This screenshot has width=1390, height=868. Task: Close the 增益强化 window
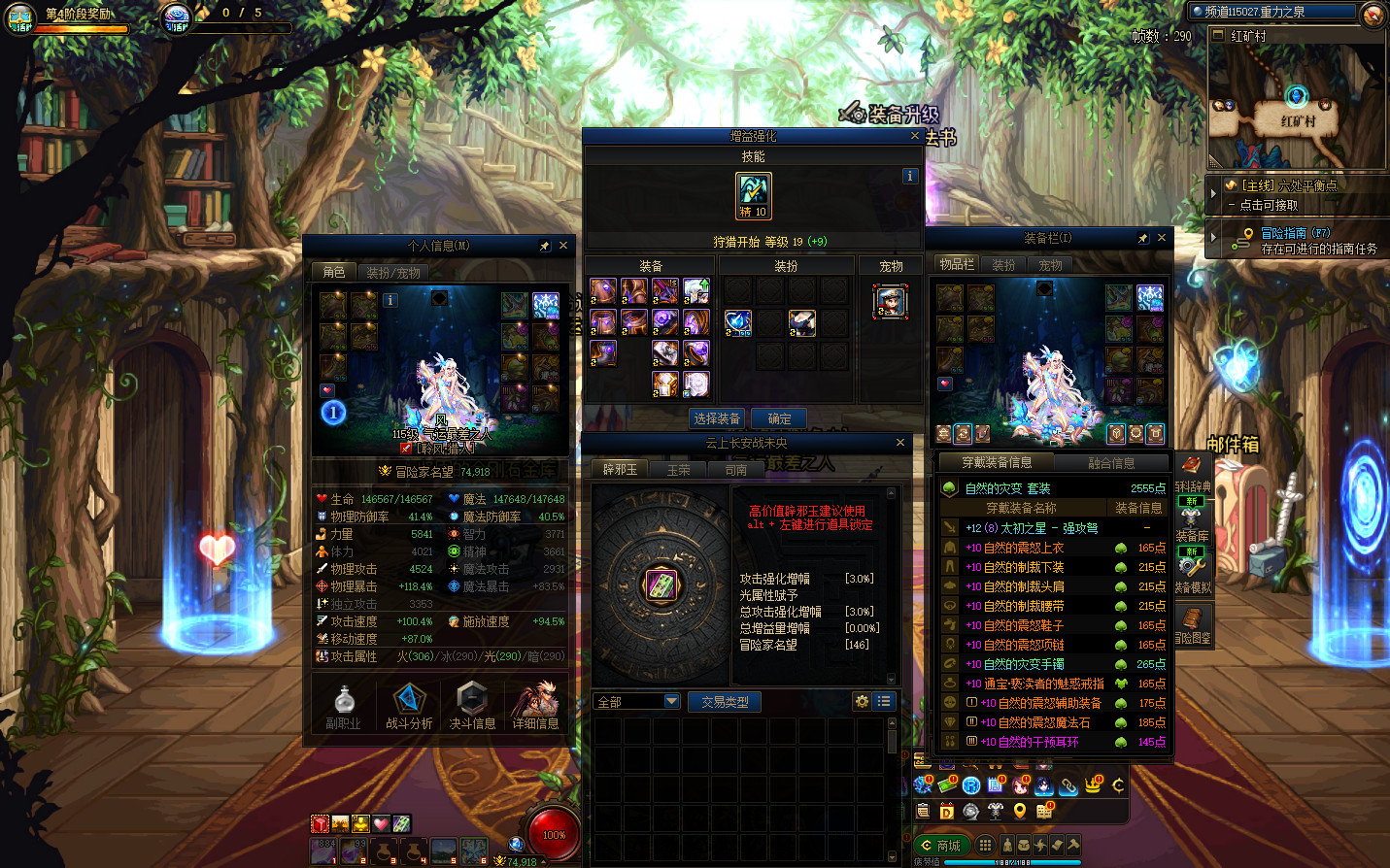(x=914, y=136)
